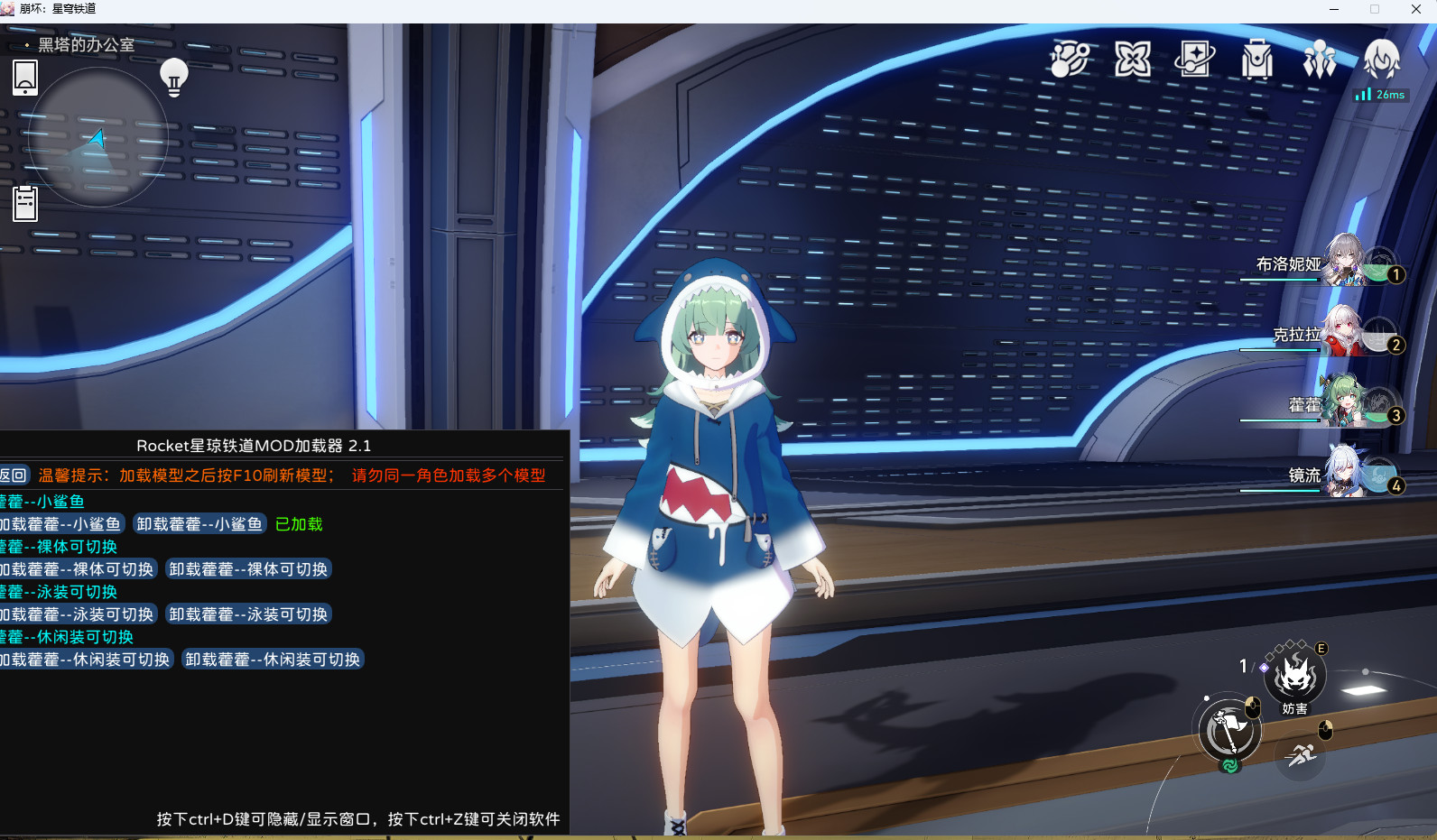Open the mission log icon below minimap
The width and height of the screenshot is (1437, 840).
click(x=24, y=202)
